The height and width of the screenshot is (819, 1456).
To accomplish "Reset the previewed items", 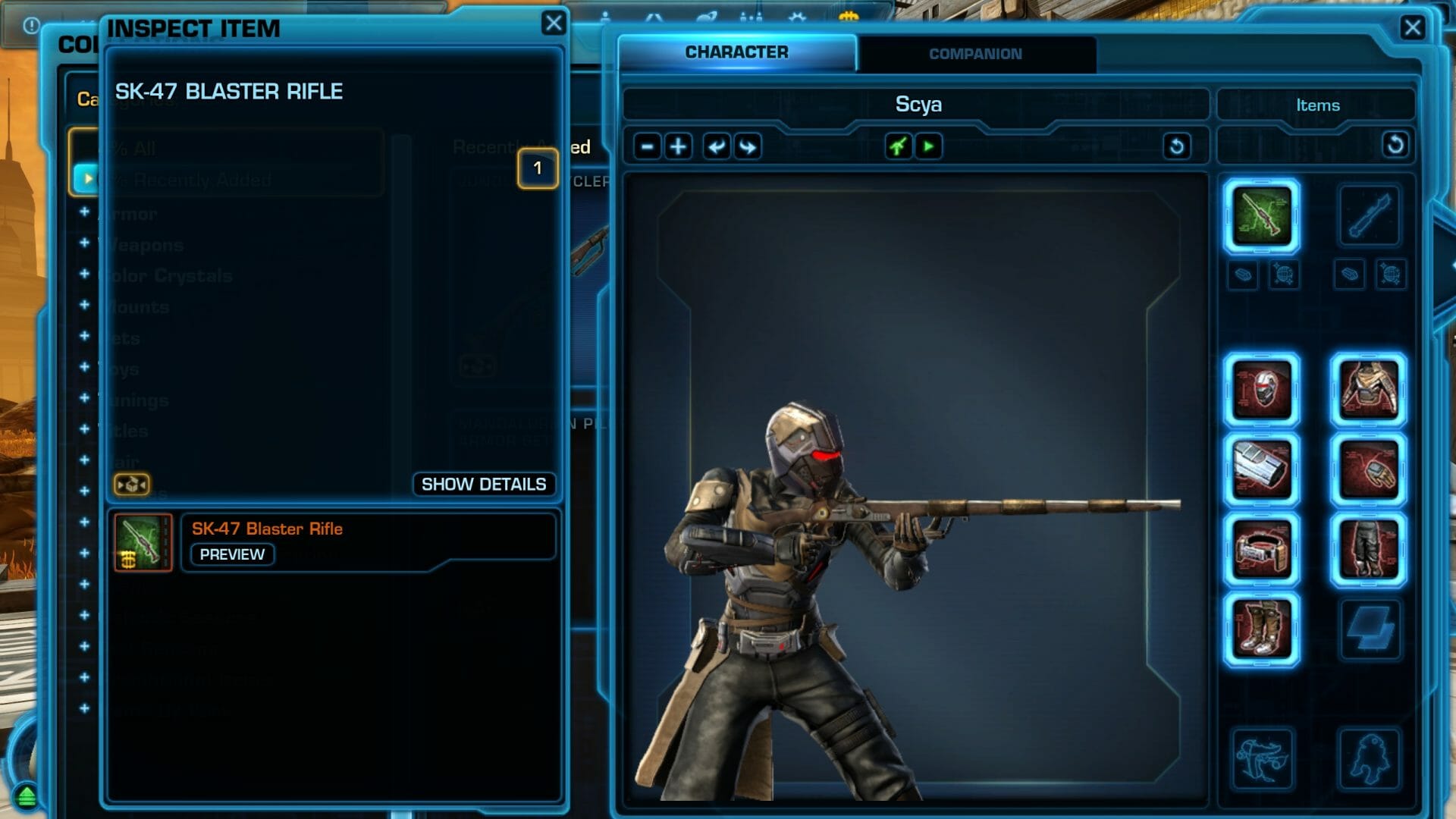I will coord(1395,145).
